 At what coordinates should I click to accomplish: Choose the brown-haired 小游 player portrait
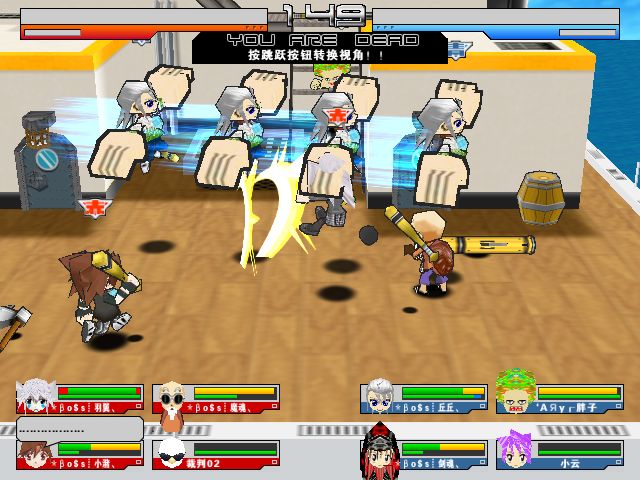[35, 452]
